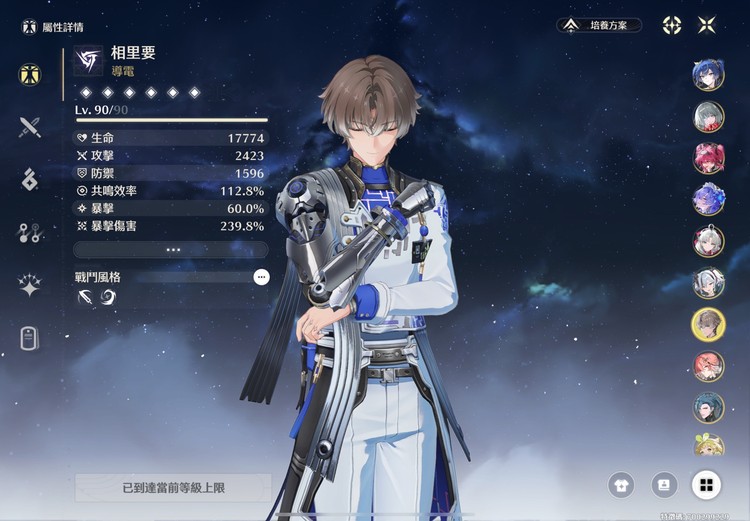Open the outfit shirt icon button
Image resolution: width=750 pixels, height=521 pixels.
pyautogui.click(x=621, y=486)
